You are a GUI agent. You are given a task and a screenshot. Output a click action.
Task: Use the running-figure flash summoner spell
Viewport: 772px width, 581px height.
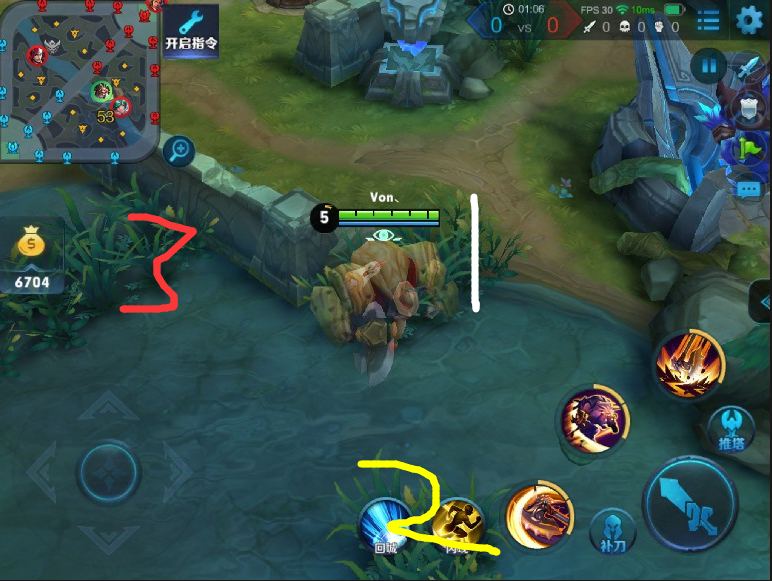(459, 522)
